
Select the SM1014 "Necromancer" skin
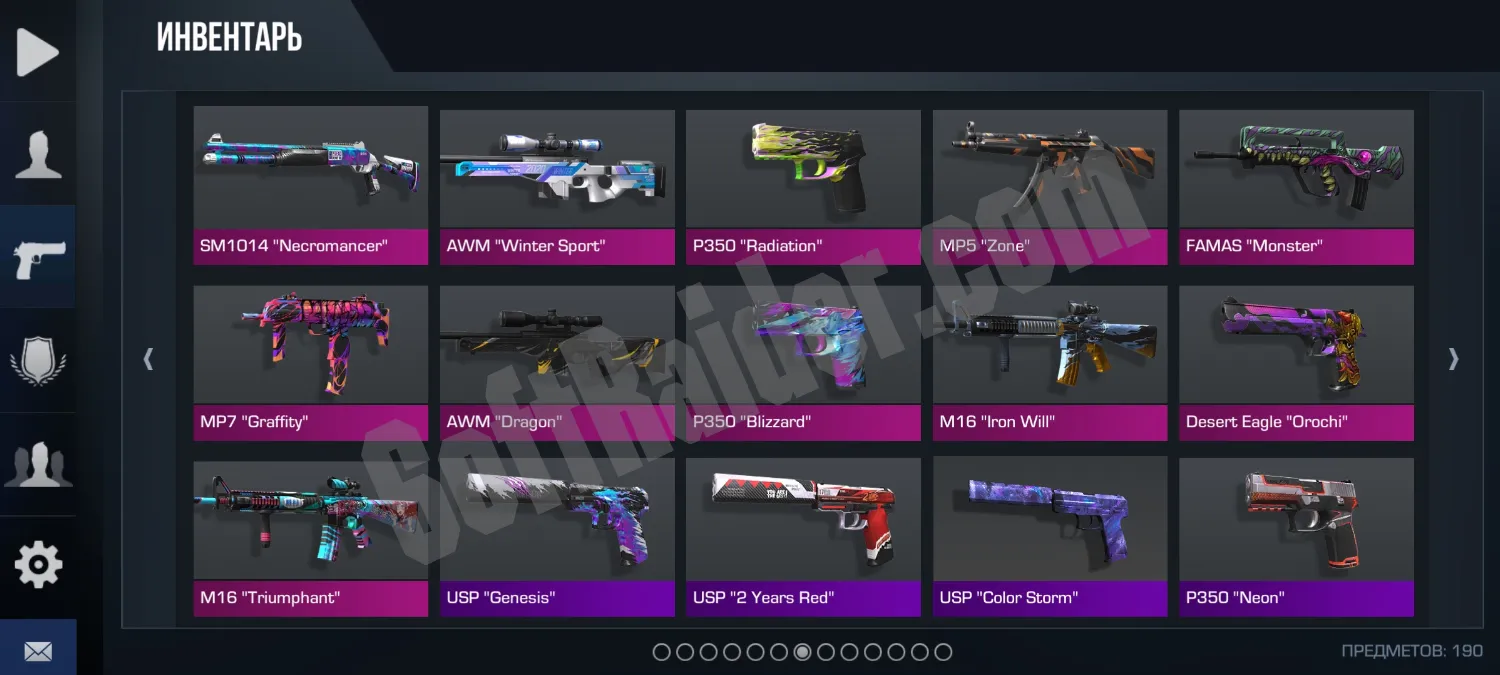(310, 185)
